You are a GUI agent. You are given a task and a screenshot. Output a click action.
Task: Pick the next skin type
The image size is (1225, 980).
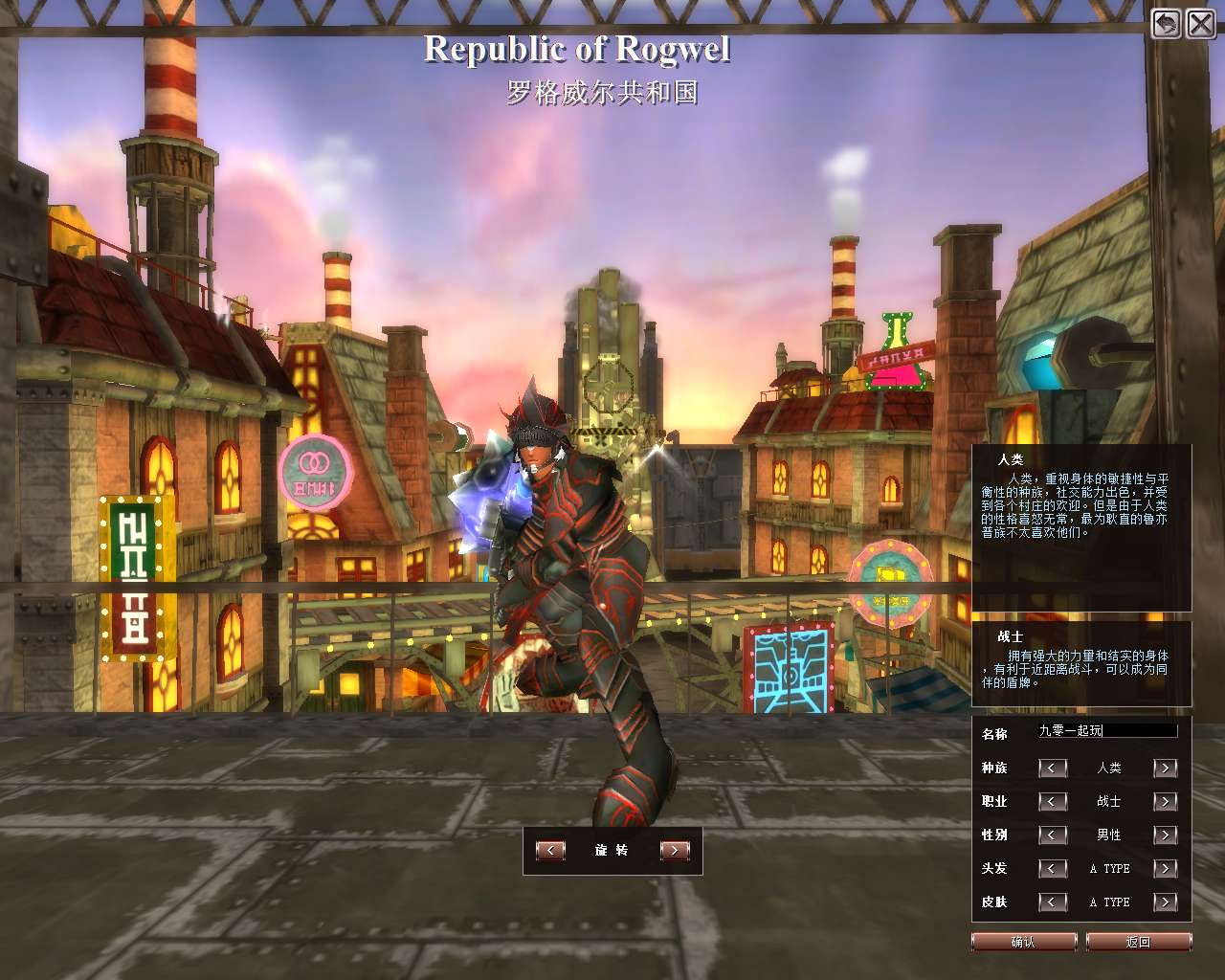click(x=1166, y=902)
